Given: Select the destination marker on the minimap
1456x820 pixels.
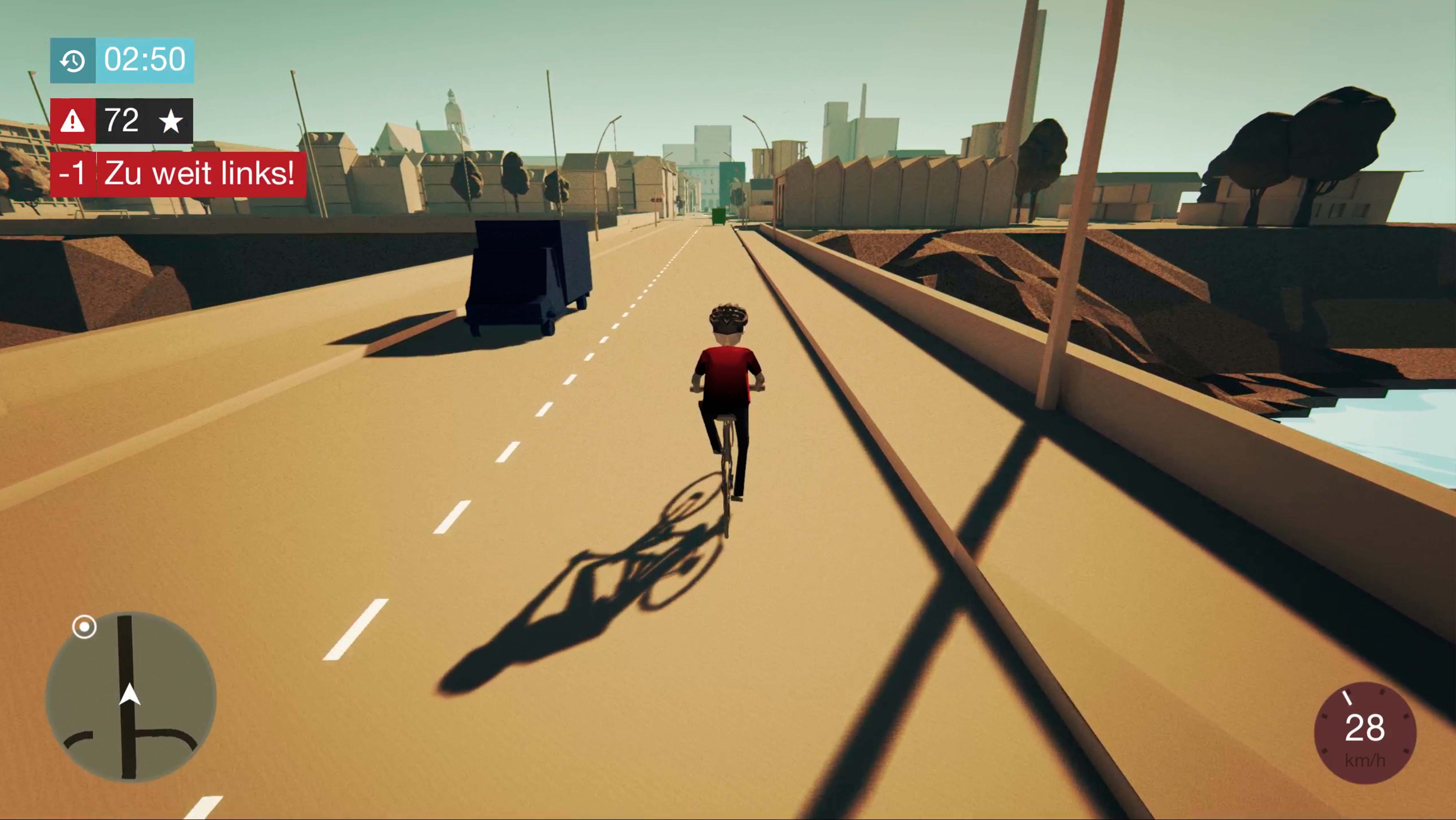Looking at the screenshot, I should point(84,627).
